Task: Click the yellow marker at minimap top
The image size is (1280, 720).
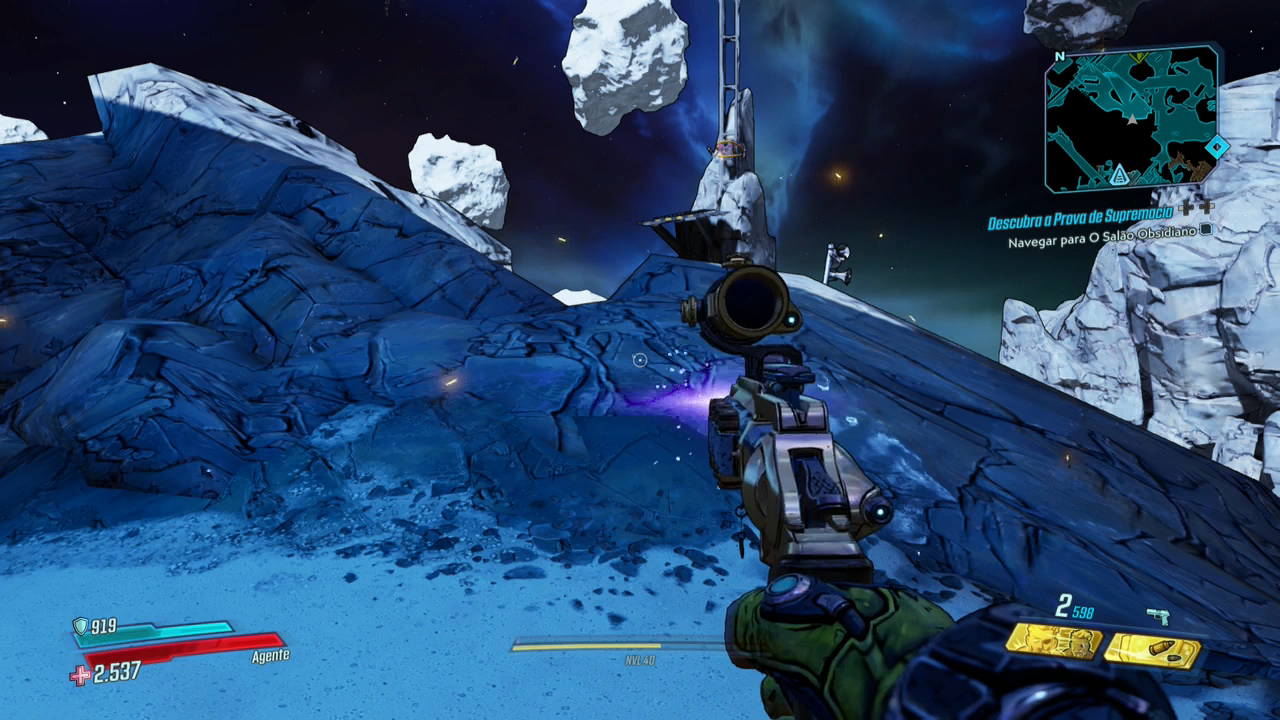Action: tap(1138, 58)
